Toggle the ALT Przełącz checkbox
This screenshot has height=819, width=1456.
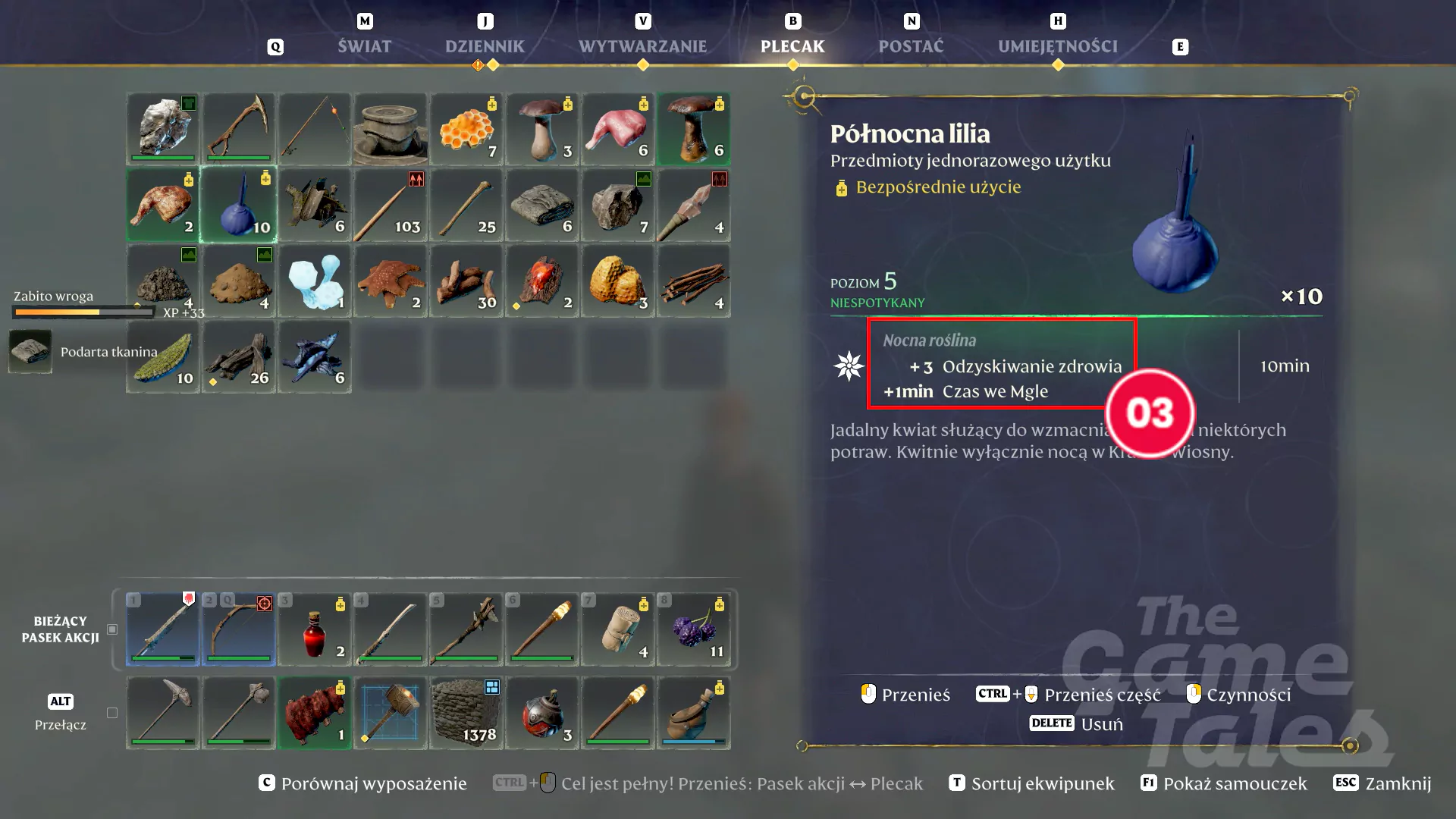[x=111, y=712]
